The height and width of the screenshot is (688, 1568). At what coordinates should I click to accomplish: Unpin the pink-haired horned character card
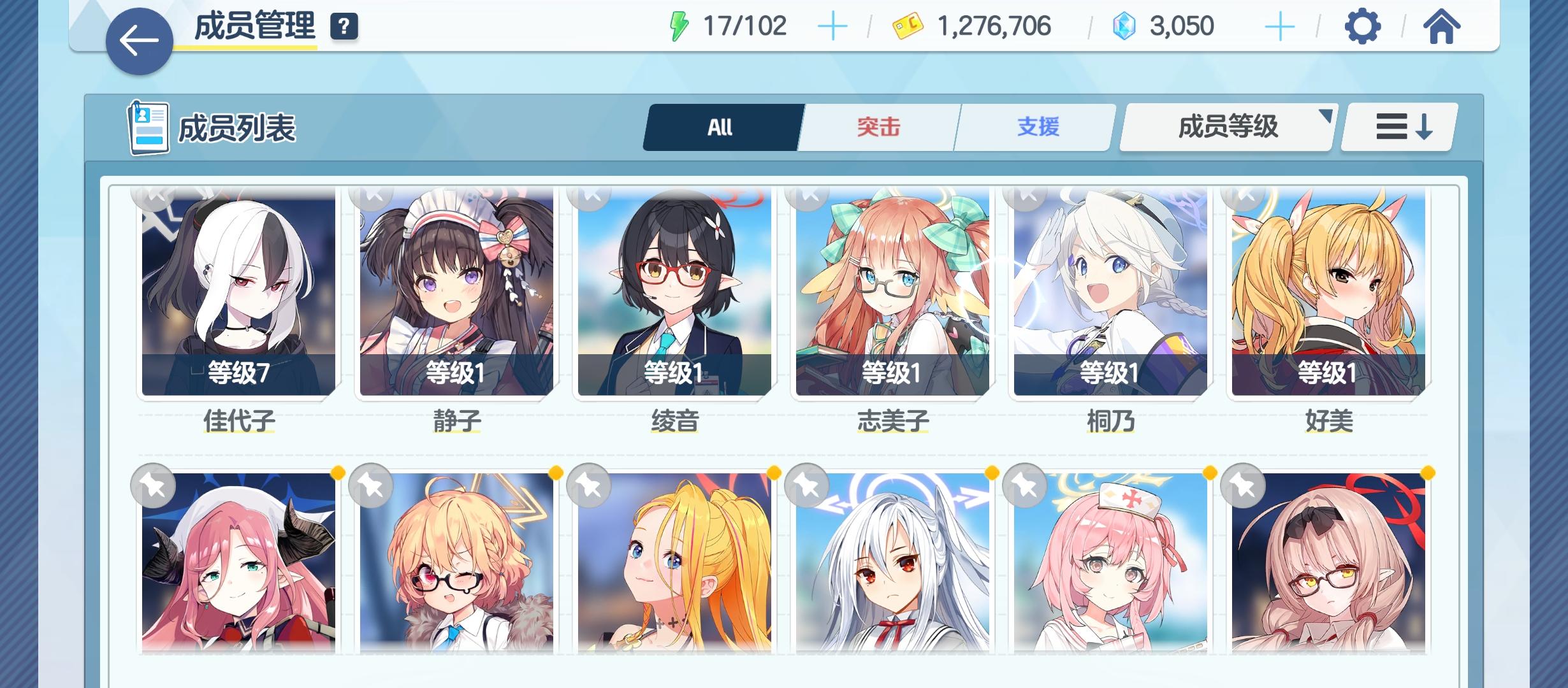point(152,486)
